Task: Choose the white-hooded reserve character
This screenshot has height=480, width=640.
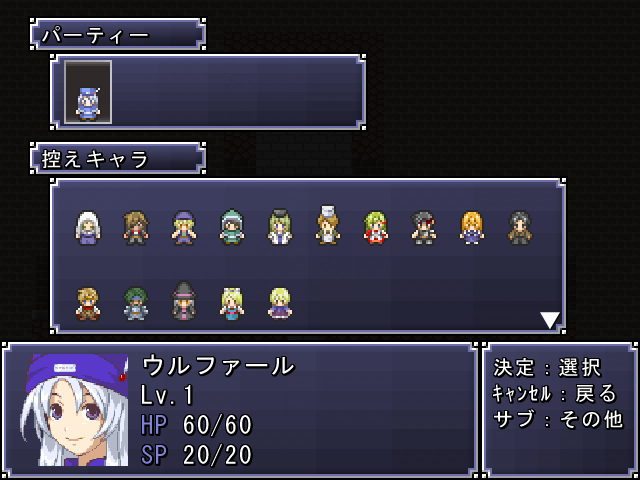Action: [x=88, y=228]
